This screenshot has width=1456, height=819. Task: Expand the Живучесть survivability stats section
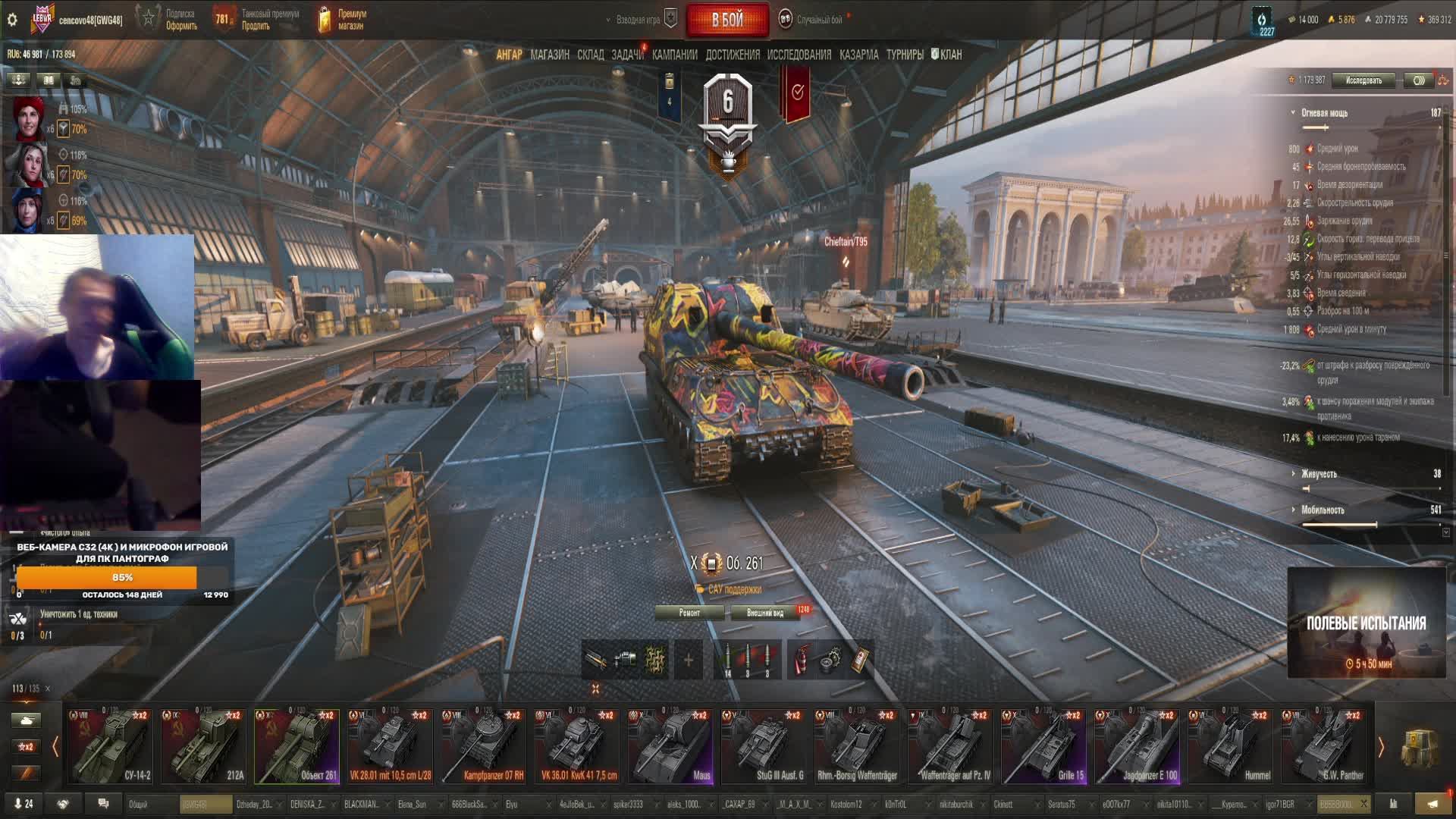click(1319, 474)
